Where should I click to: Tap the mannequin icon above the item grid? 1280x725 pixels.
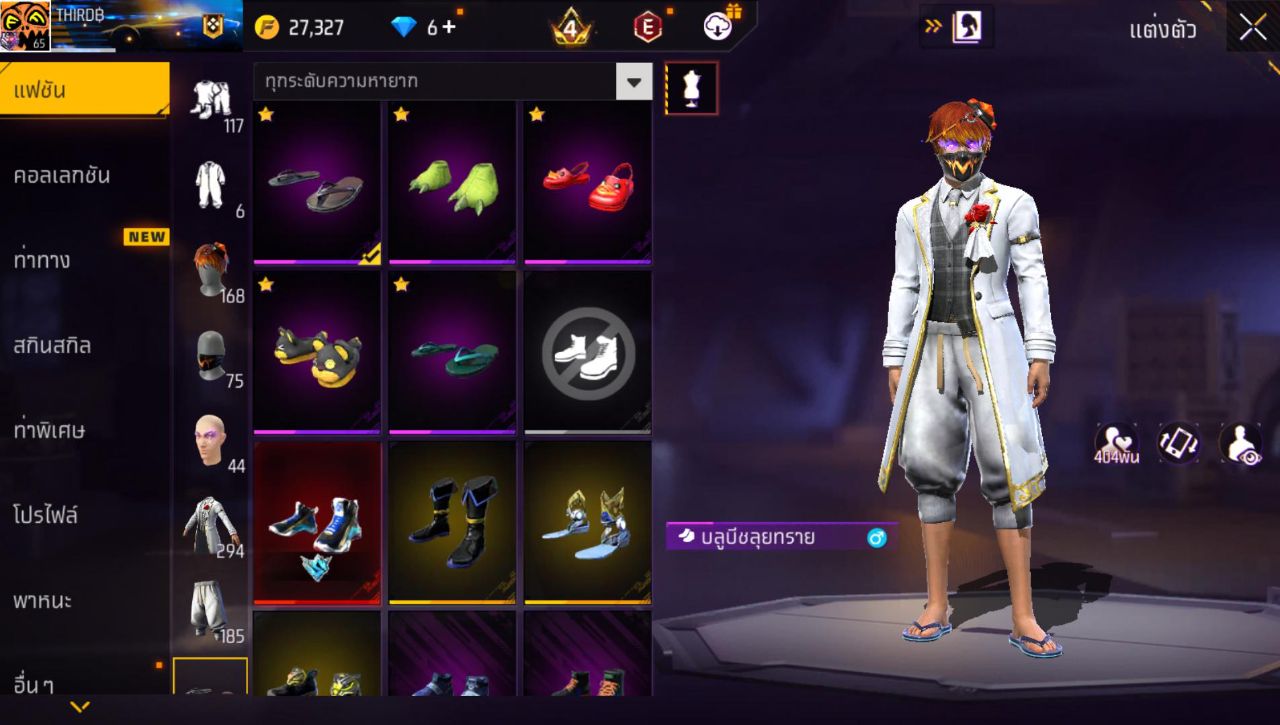(692, 87)
